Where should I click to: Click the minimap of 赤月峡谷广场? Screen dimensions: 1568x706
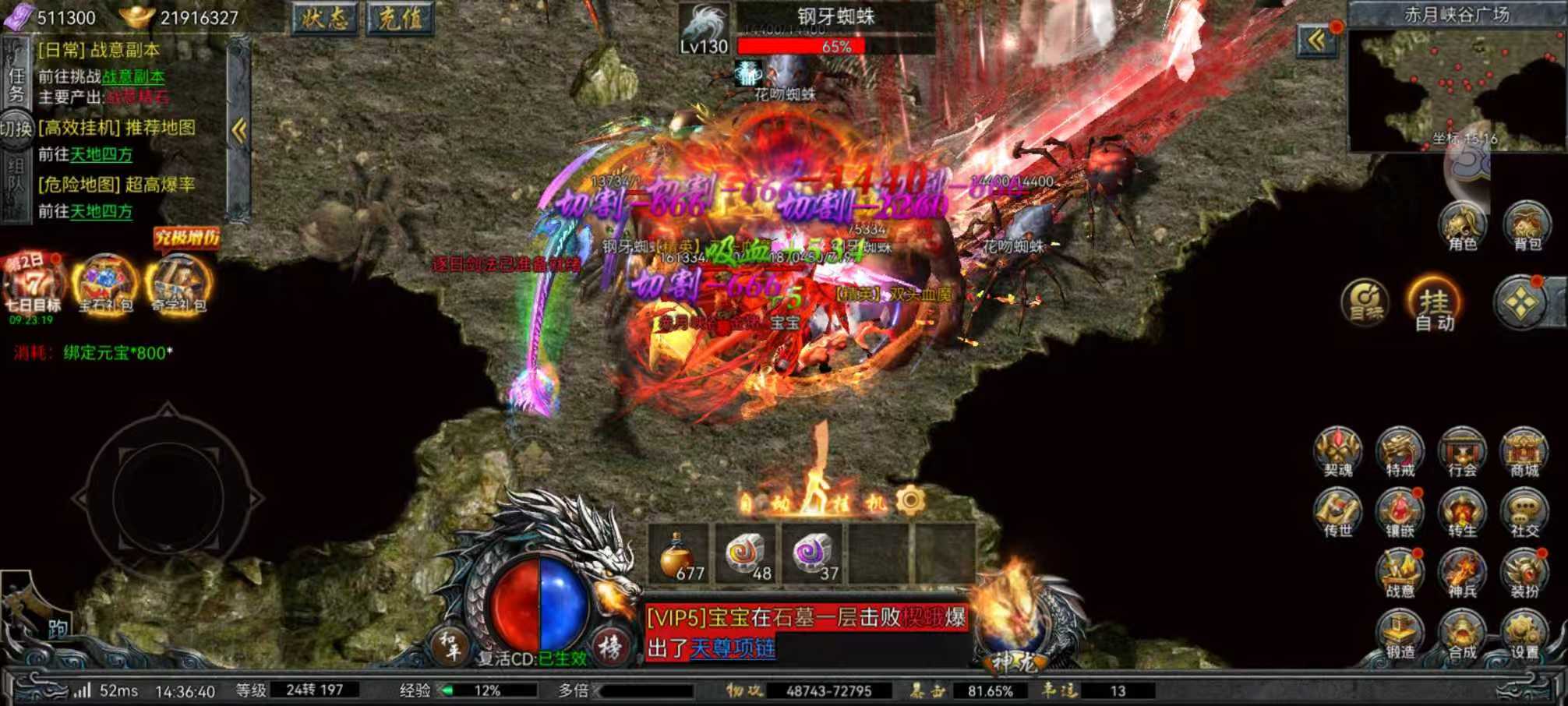[x=1456, y=90]
